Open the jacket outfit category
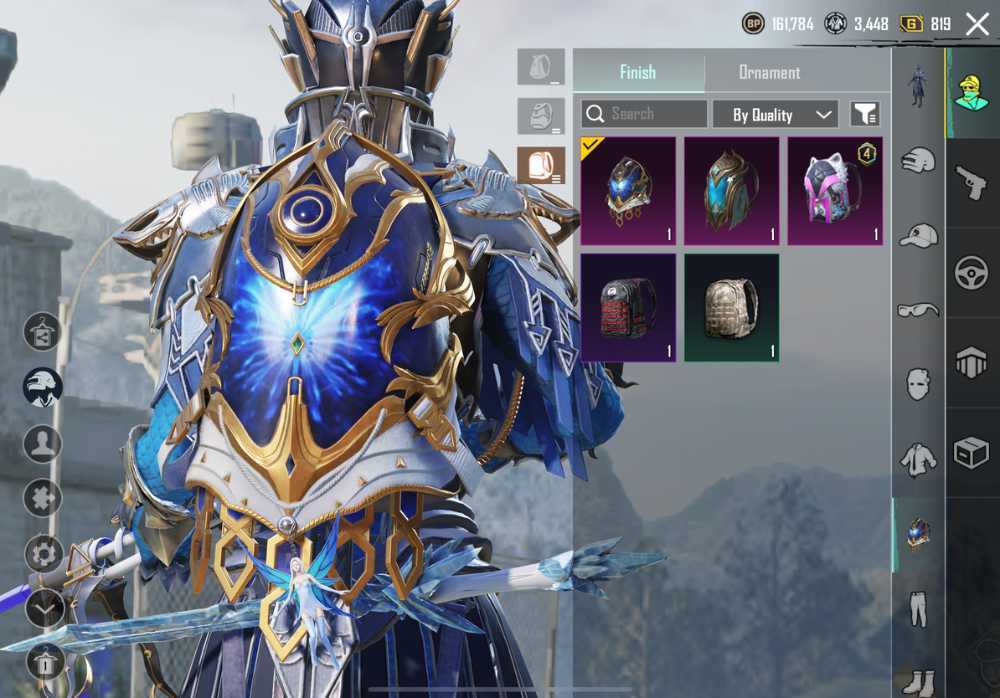The width and height of the screenshot is (1000, 698). coord(918,459)
